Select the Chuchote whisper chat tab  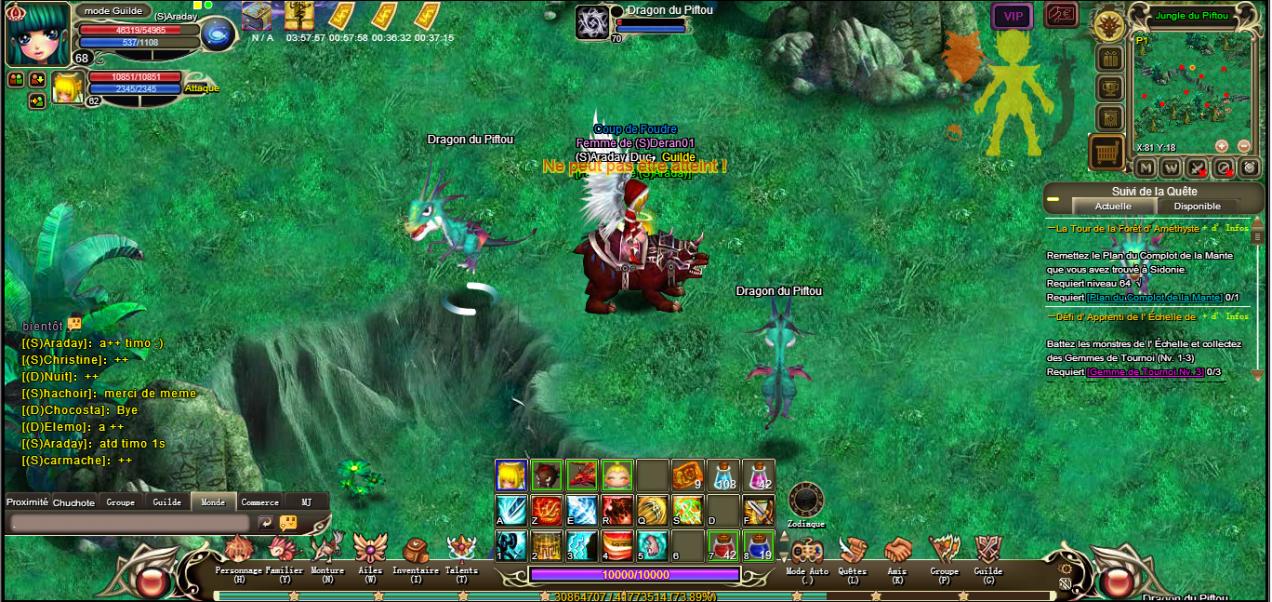74,502
